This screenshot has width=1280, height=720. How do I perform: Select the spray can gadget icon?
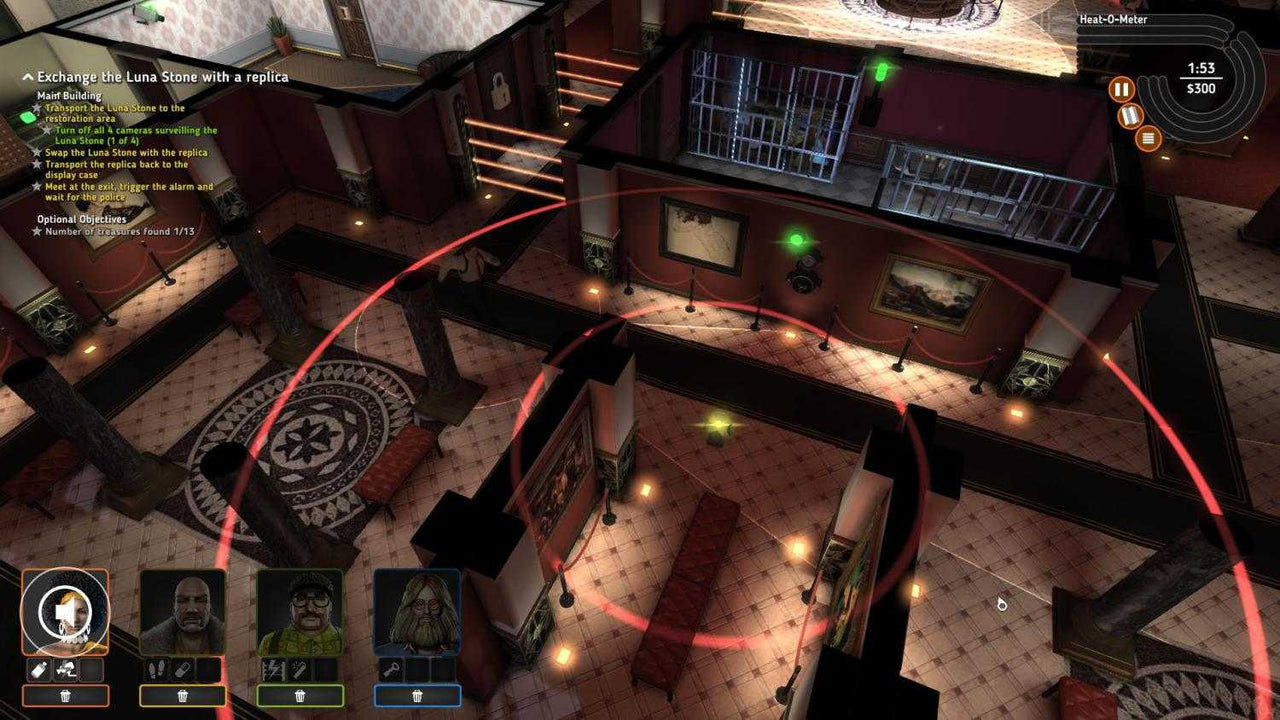[x=39, y=669]
